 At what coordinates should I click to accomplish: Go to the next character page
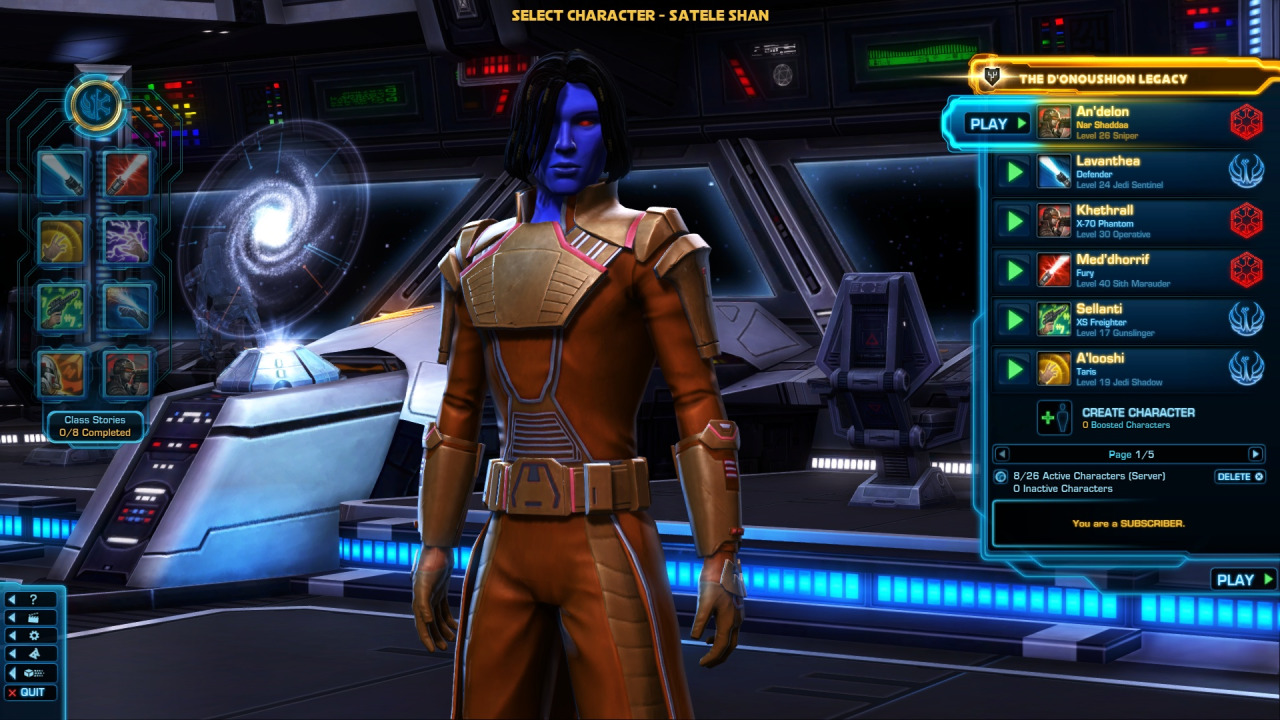click(x=1255, y=454)
